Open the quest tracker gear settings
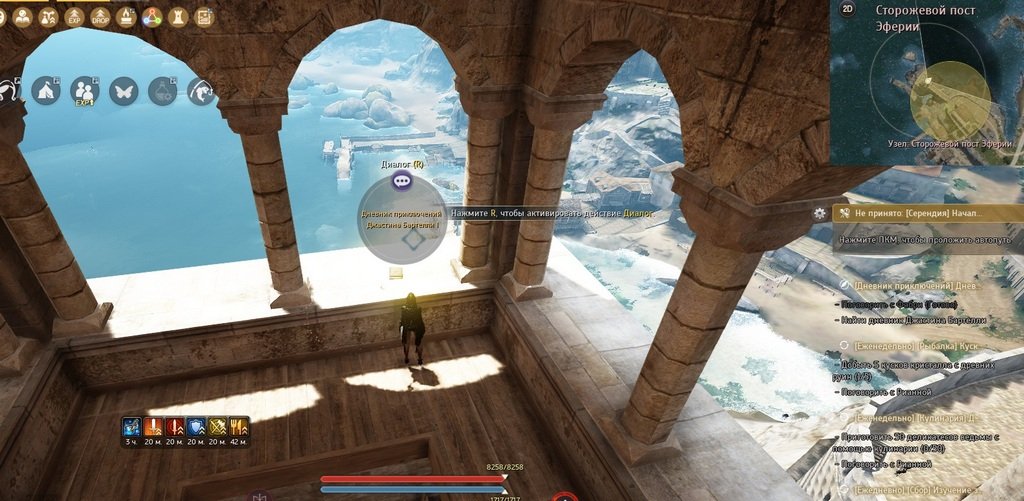 click(820, 213)
